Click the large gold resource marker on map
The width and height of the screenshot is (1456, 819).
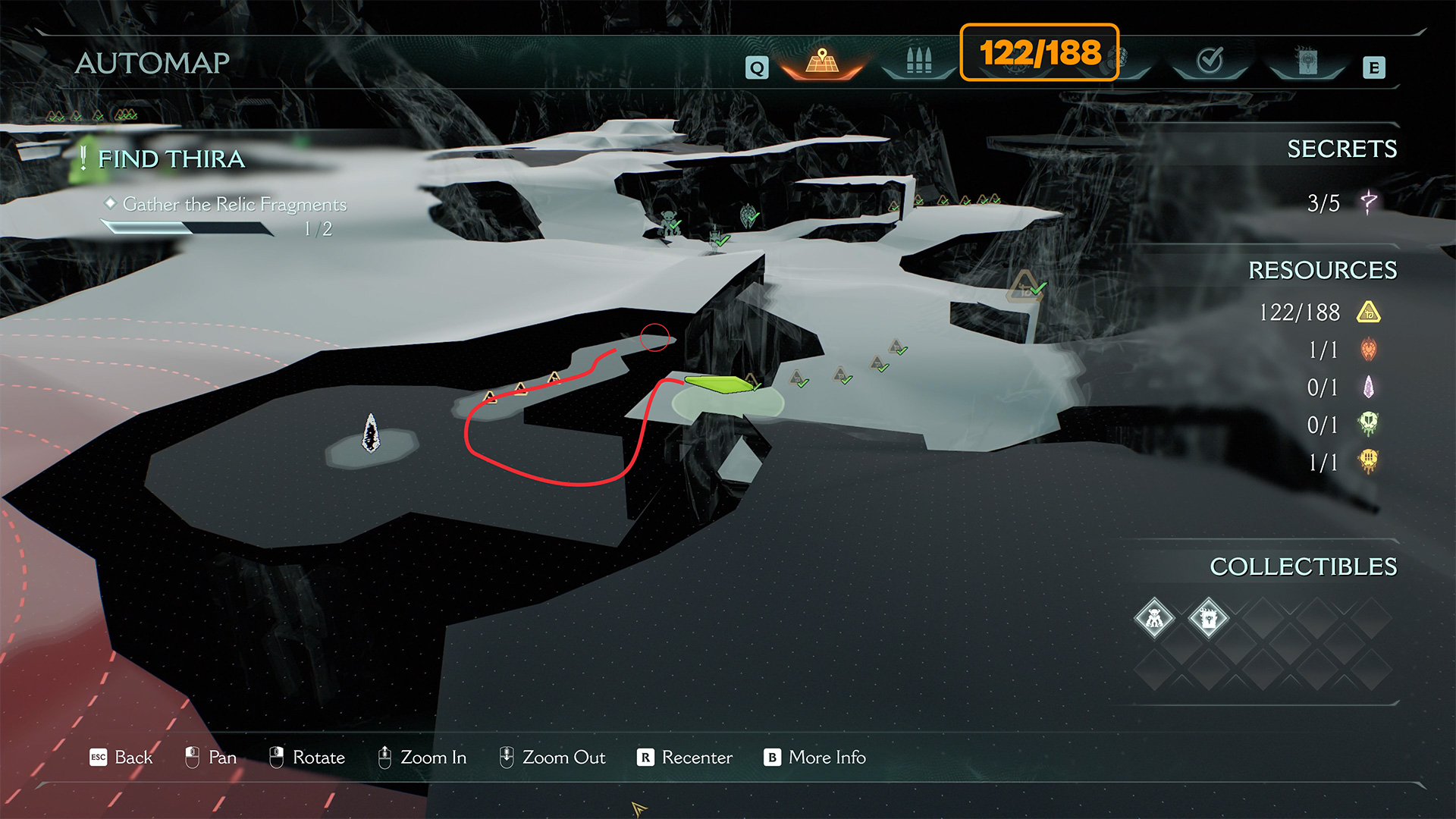pyautogui.click(x=1025, y=287)
